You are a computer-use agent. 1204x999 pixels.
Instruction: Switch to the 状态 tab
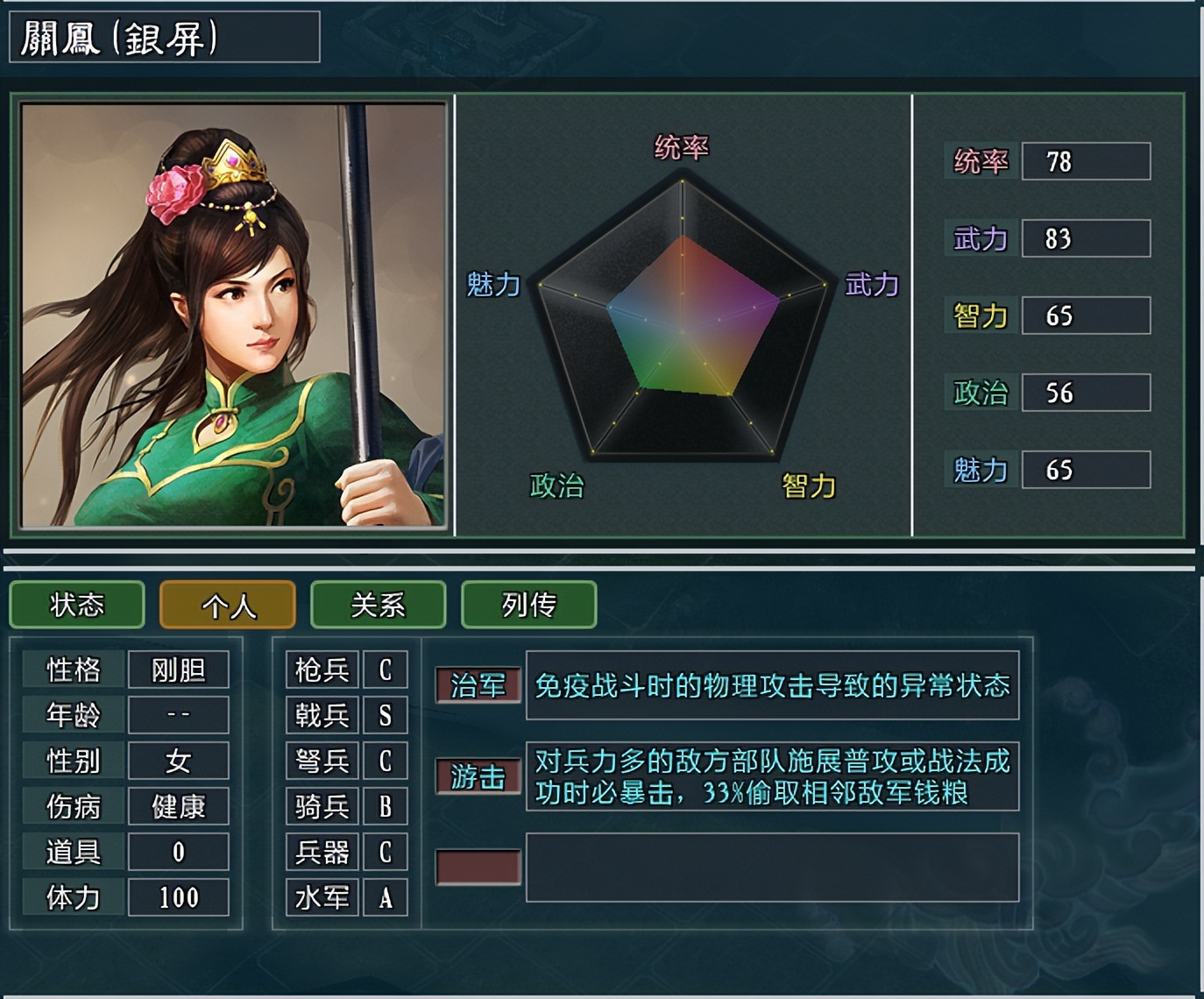pyautogui.click(x=76, y=604)
